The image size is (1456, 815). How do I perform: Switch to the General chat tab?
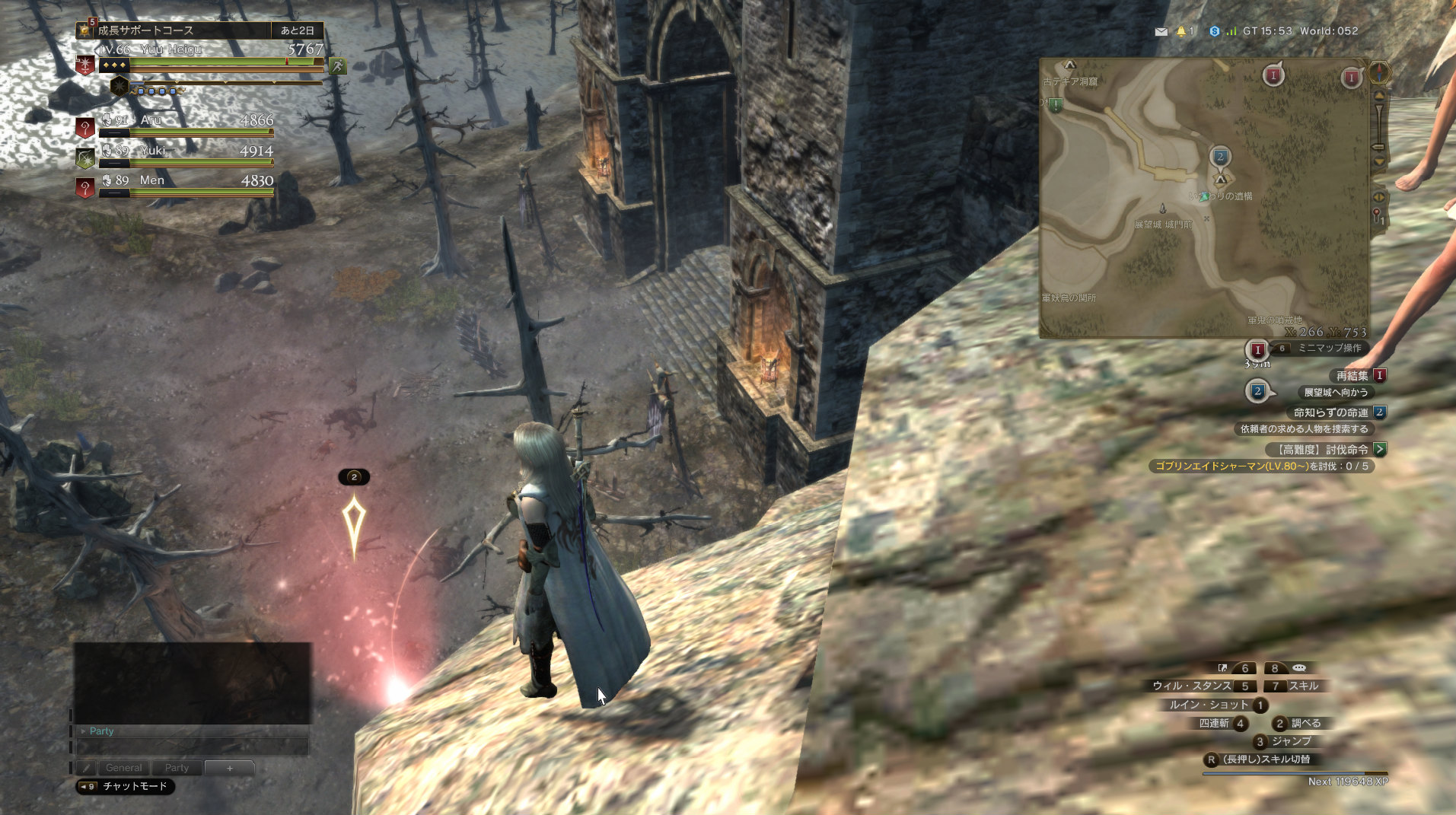point(123,768)
